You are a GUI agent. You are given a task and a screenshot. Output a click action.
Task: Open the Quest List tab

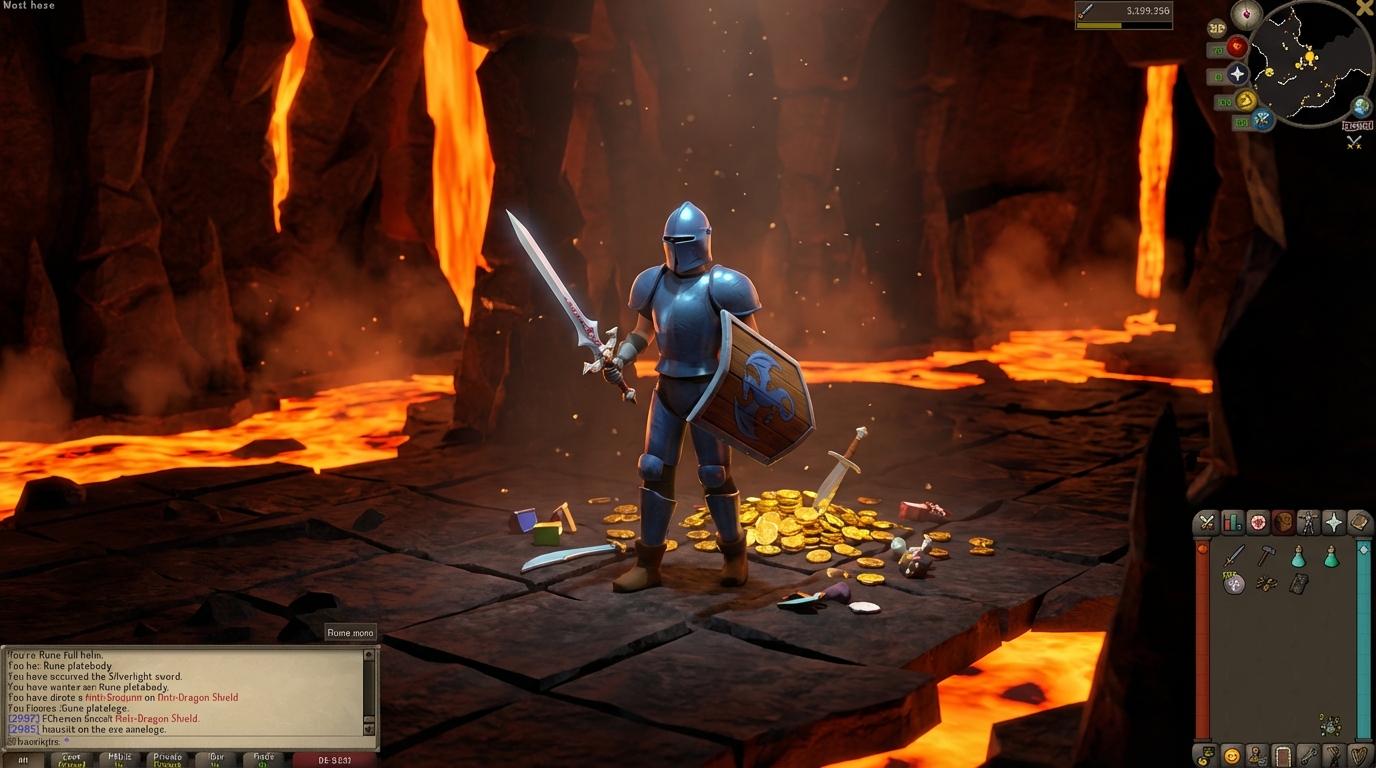(x=1257, y=522)
